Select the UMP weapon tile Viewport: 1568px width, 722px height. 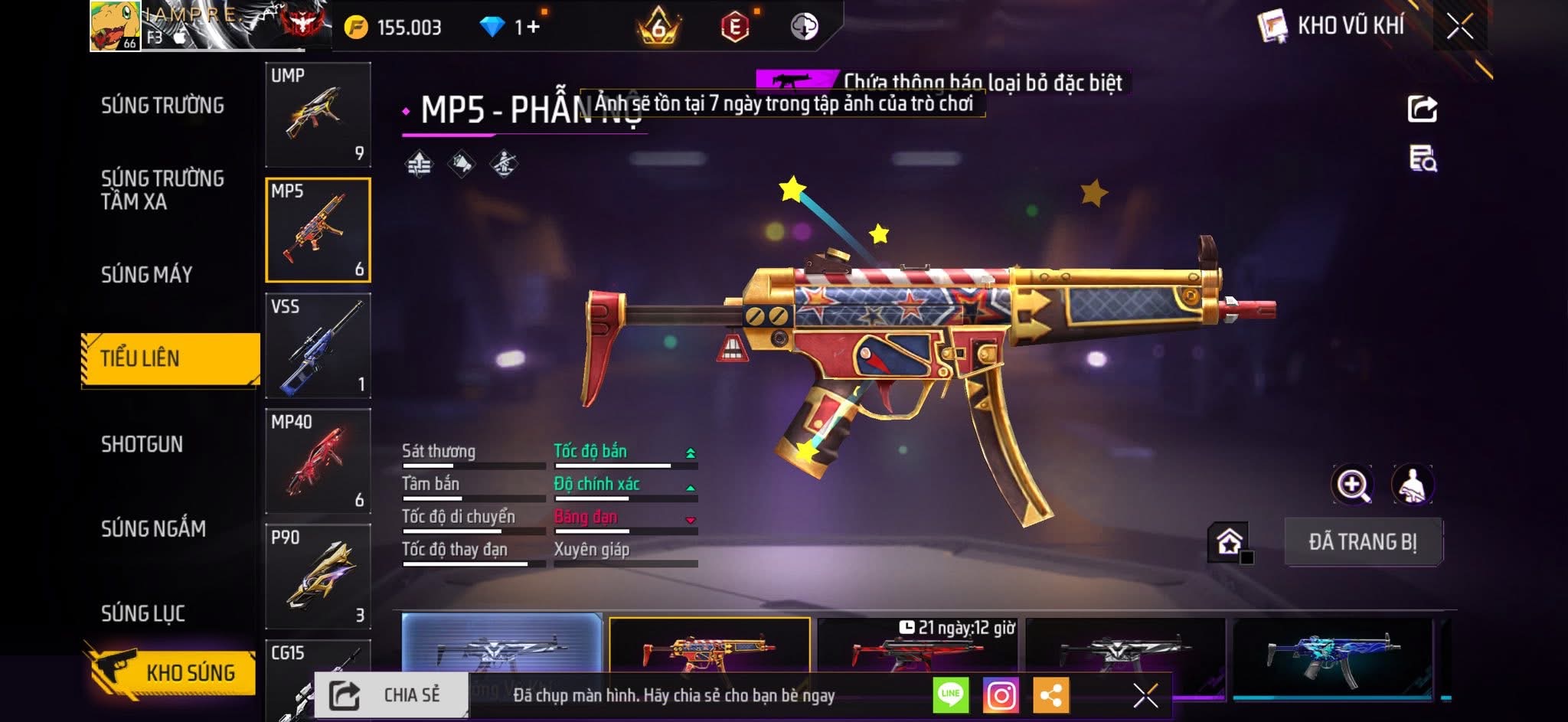tap(318, 114)
